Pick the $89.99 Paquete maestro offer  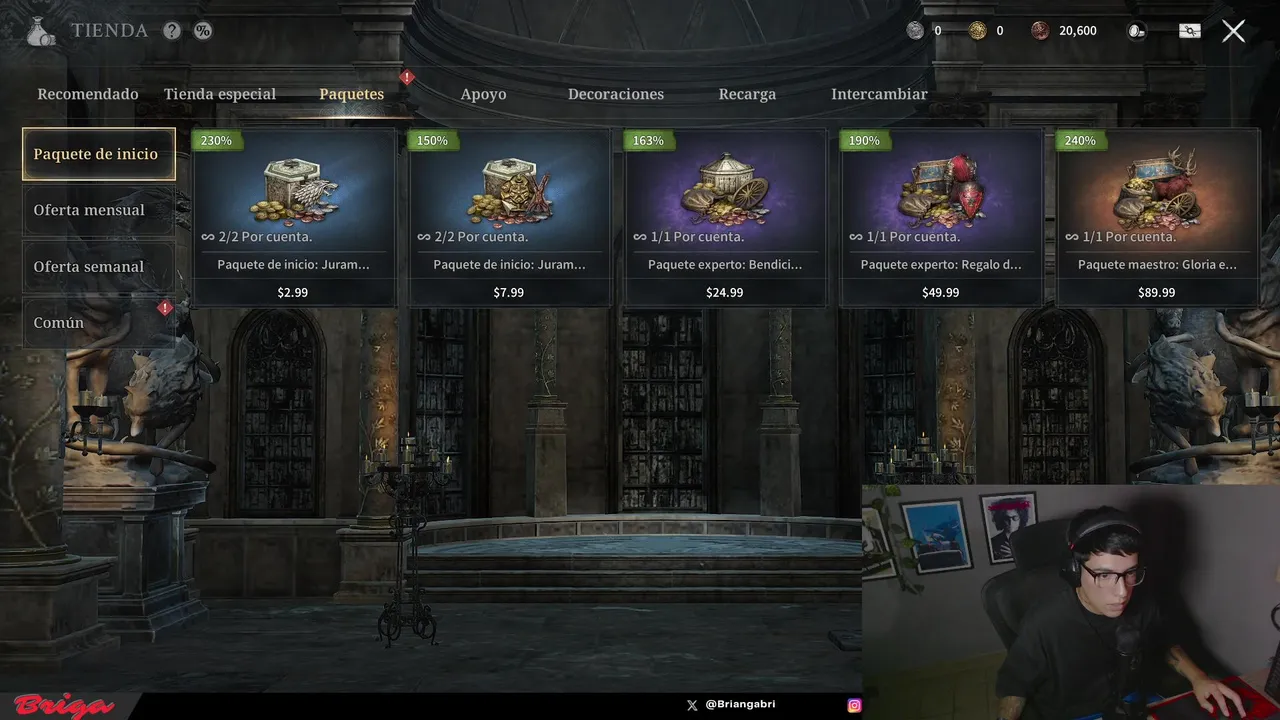pos(1157,217)
